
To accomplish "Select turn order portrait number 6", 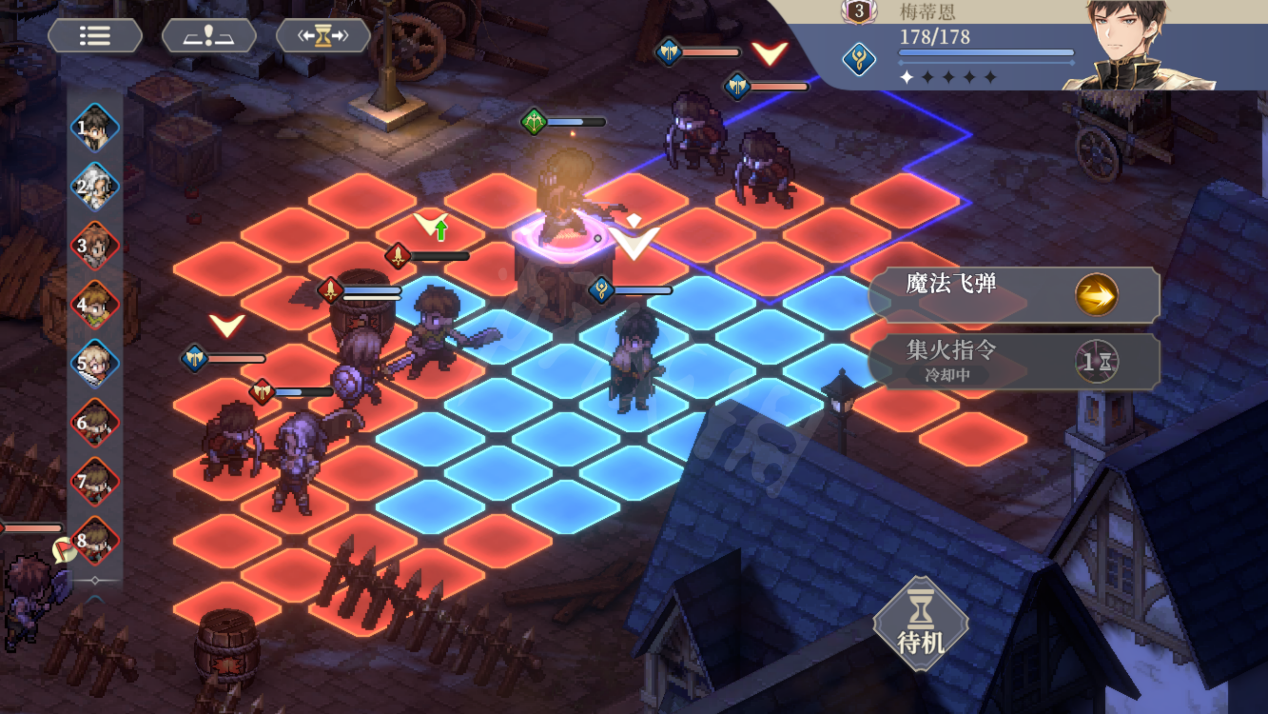I will point(96,423).
